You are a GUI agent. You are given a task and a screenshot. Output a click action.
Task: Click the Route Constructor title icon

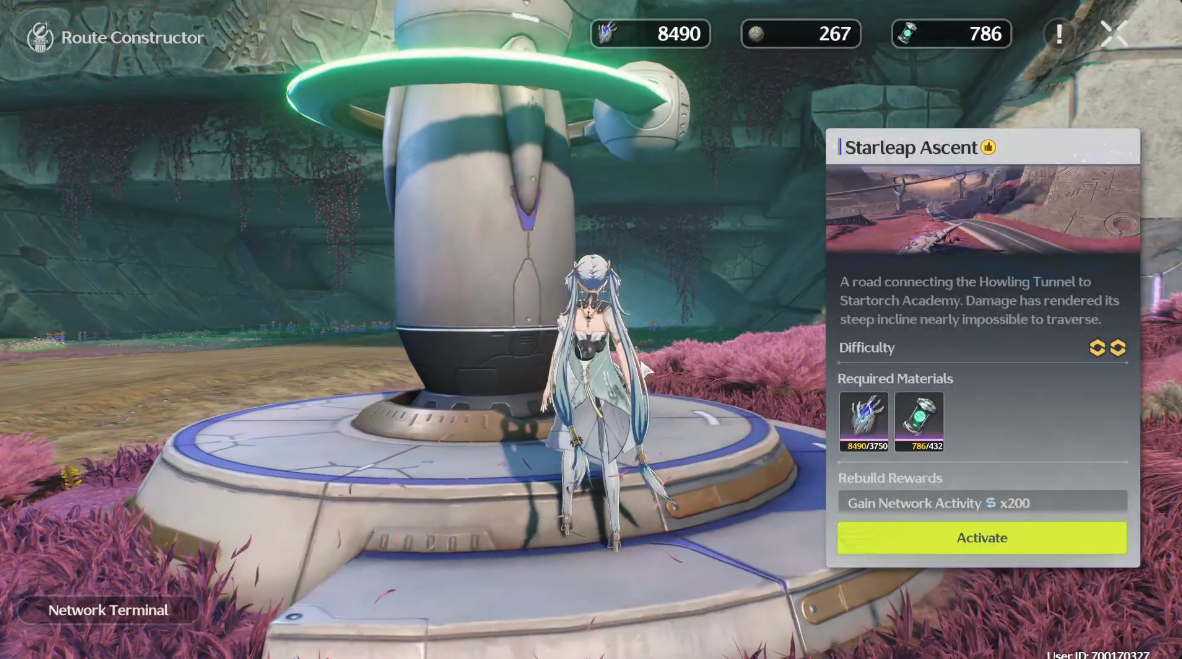coord(39,38)
